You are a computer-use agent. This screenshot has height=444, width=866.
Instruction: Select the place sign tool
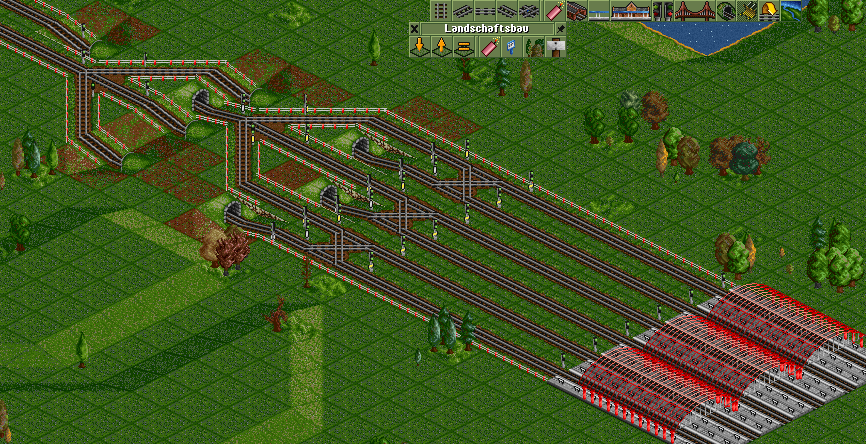click(556, 47)
